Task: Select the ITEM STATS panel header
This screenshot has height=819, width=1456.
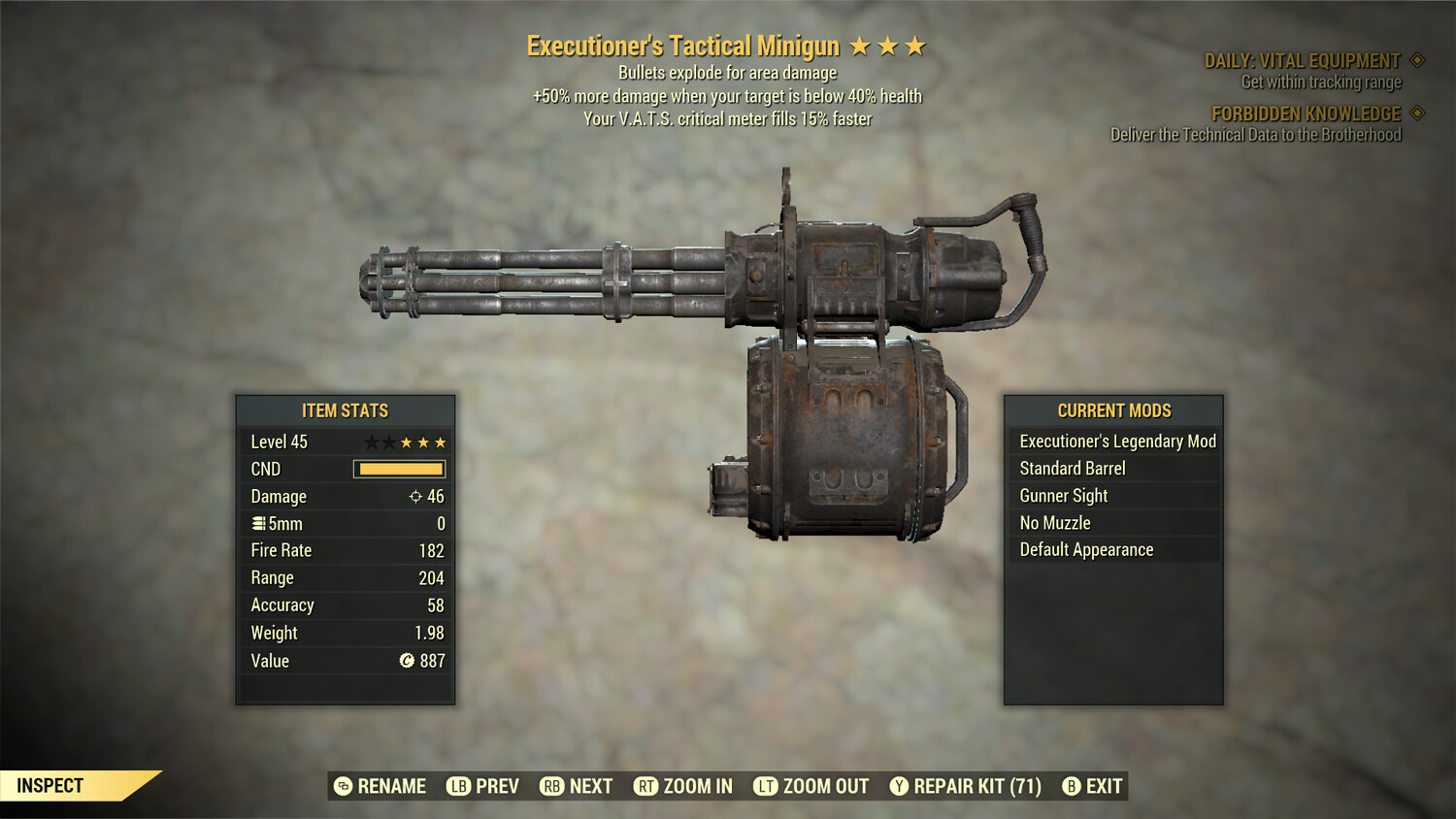Action: [x=346, y=410]
